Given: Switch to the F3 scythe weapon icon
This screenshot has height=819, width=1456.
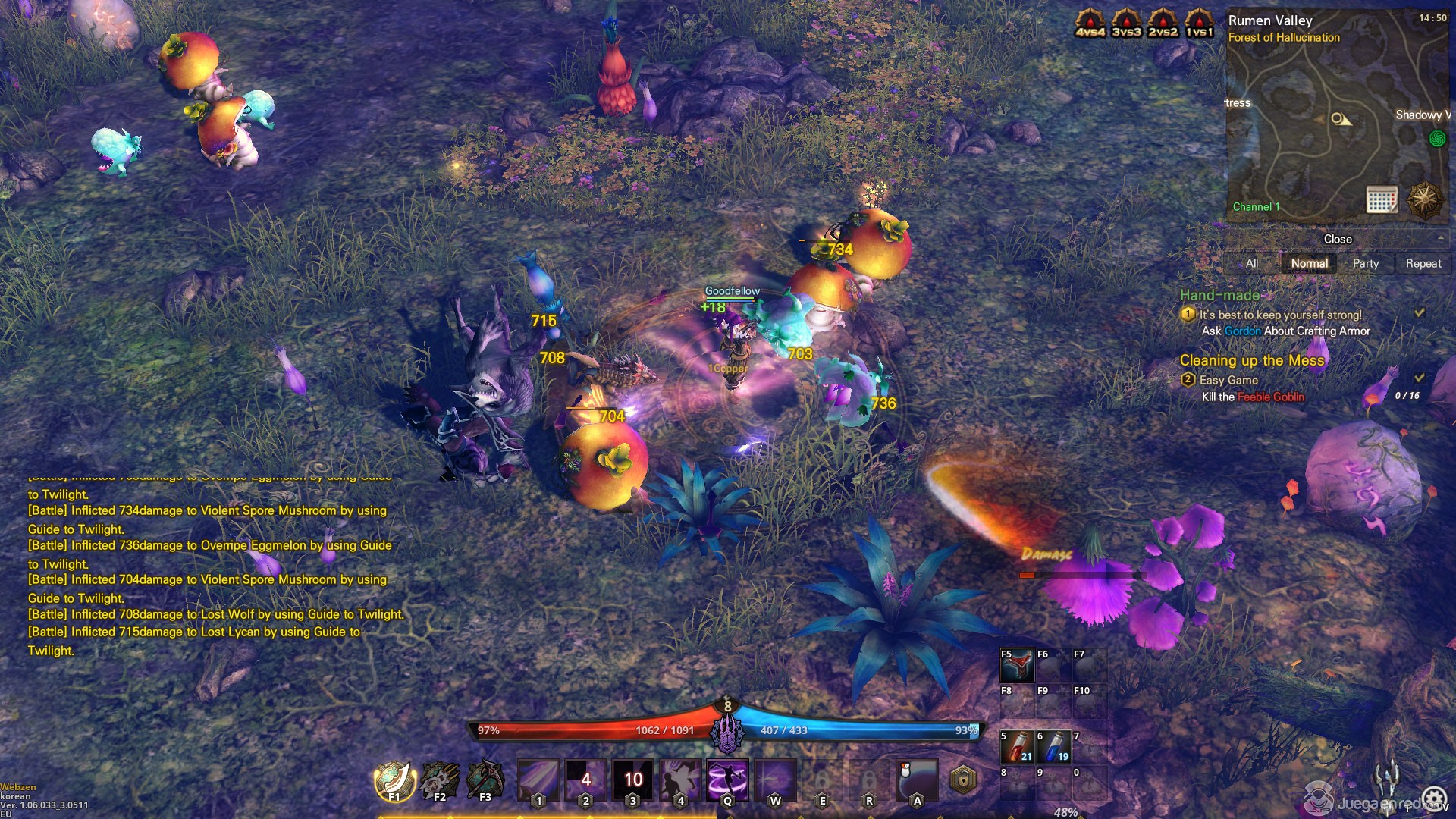Looking at the screenshot, I should click(485, 780).
